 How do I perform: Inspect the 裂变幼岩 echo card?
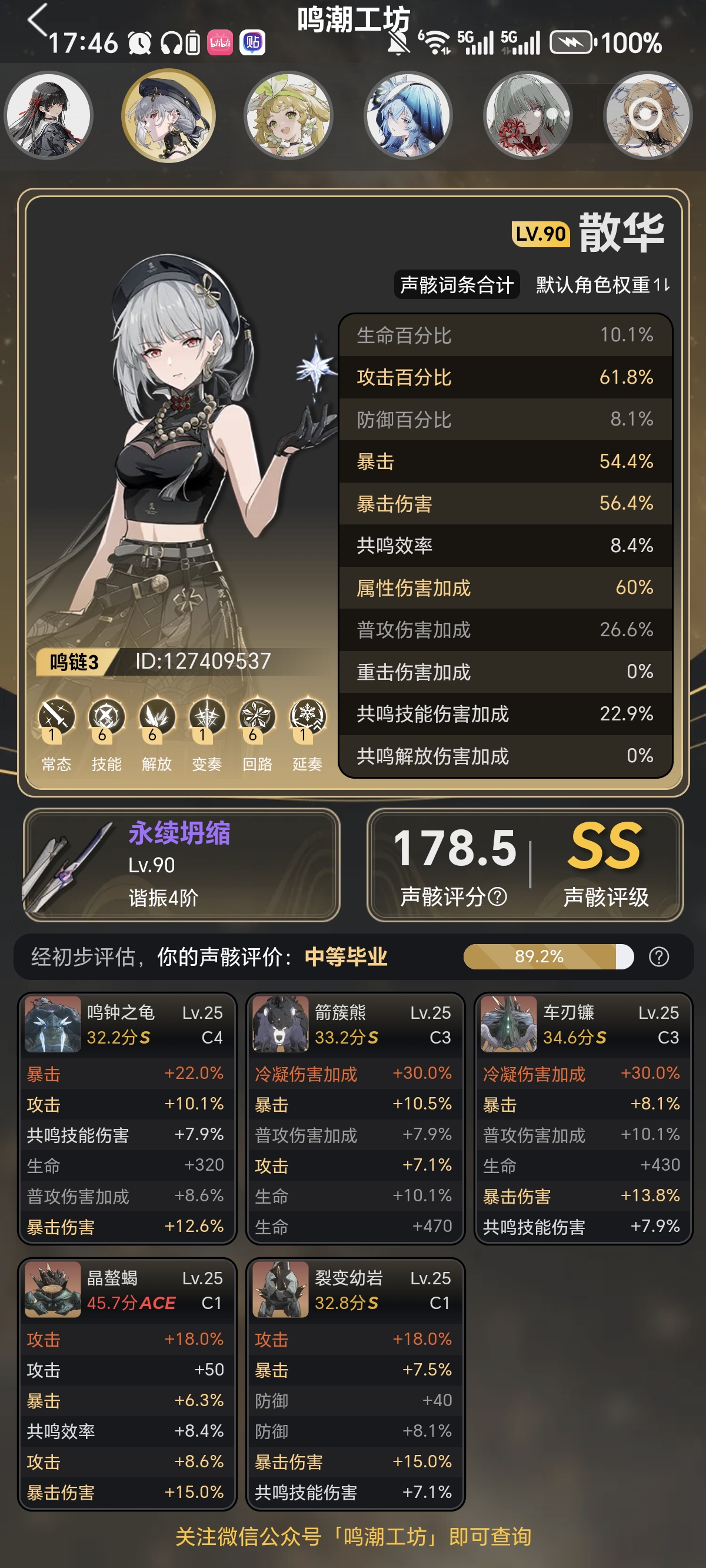(x=355, y=1384)
